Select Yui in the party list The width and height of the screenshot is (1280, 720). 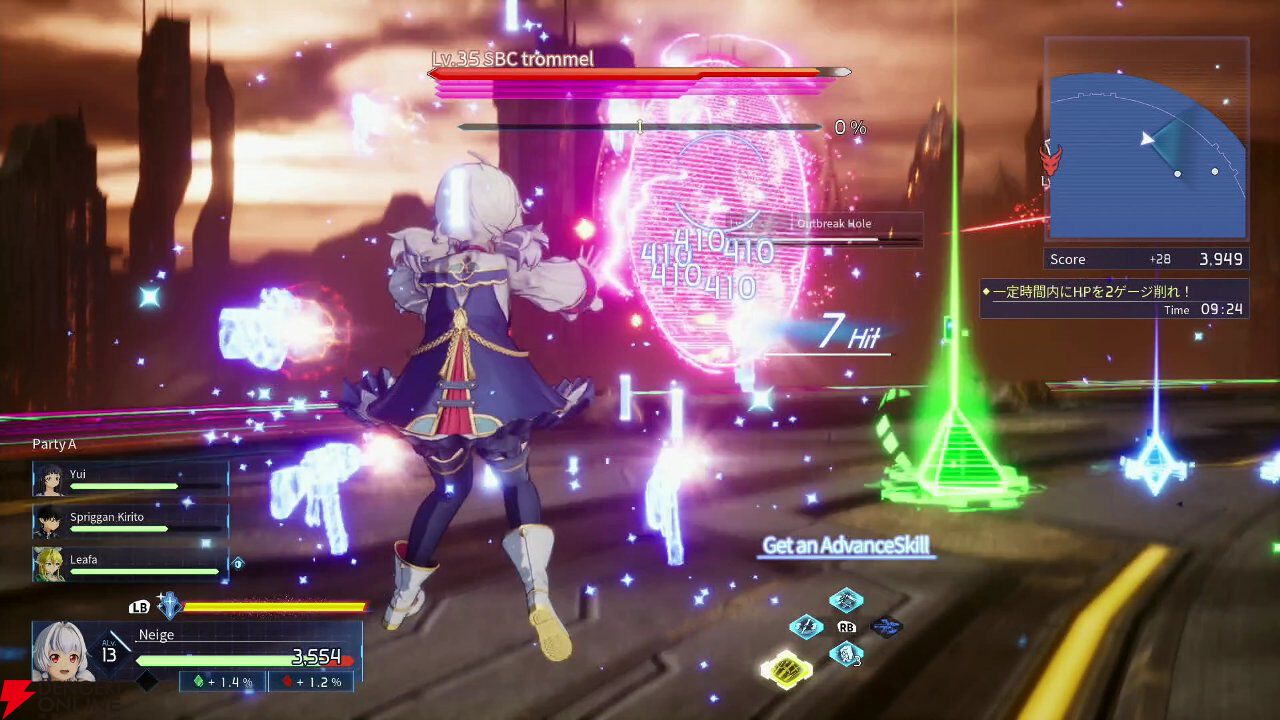pos(130,480)
